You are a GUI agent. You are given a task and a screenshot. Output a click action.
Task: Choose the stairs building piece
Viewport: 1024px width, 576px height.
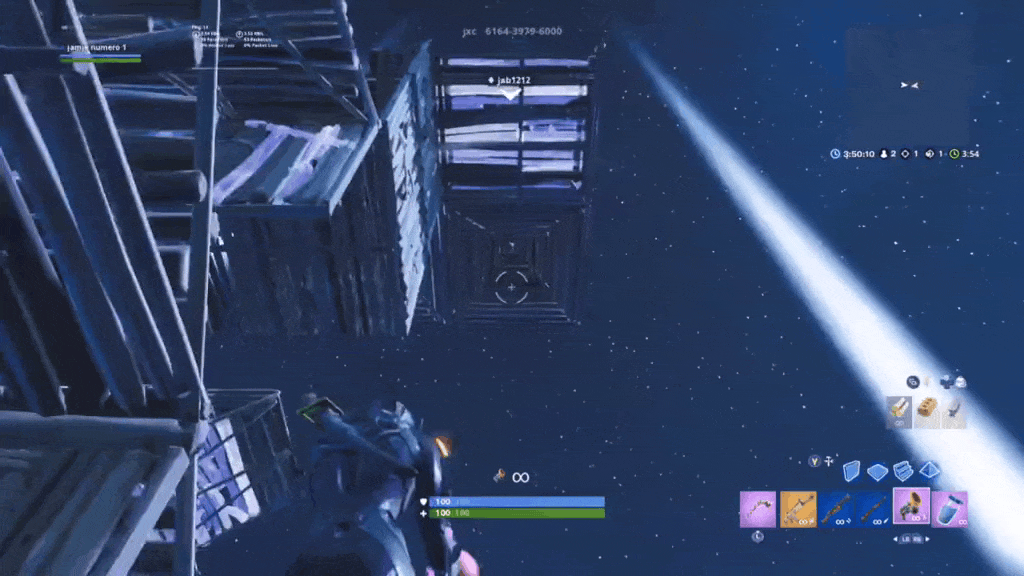903,471
